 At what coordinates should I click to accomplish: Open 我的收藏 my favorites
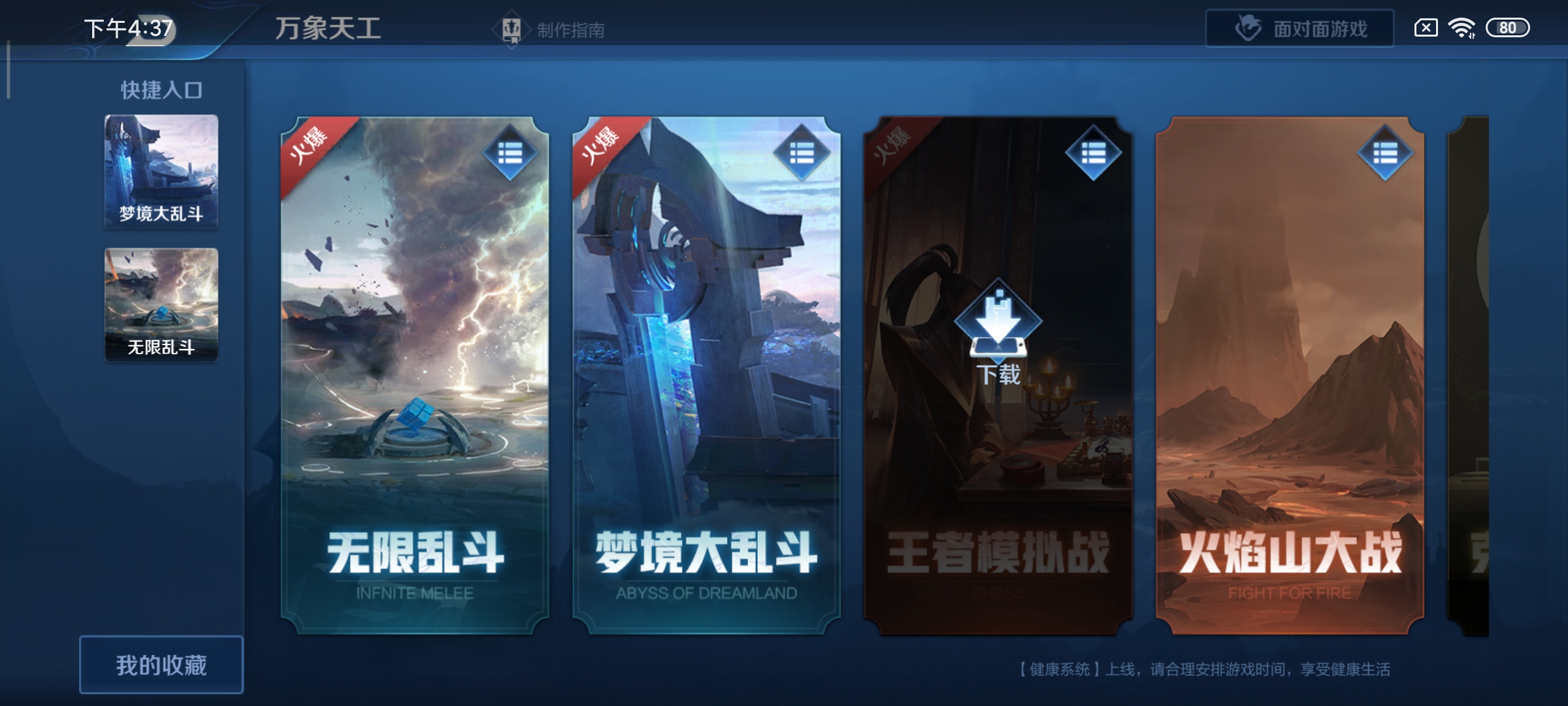[162, 662]
